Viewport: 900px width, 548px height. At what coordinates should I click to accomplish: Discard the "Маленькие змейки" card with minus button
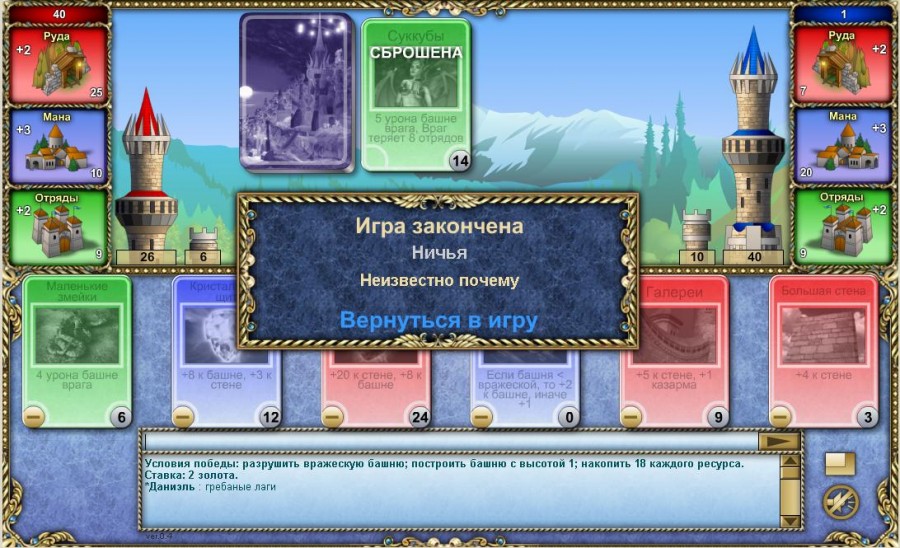(33, 416)
